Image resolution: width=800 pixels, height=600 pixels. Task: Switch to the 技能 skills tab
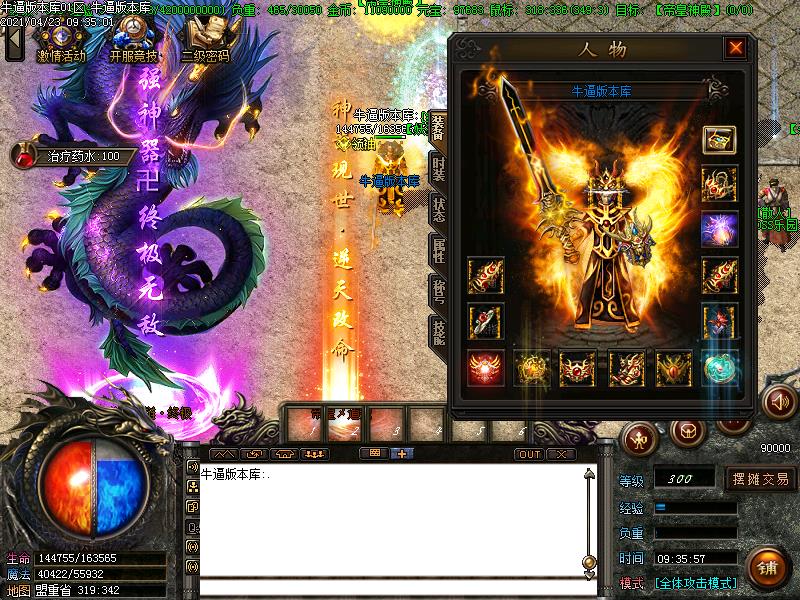[x=438, y=331]
